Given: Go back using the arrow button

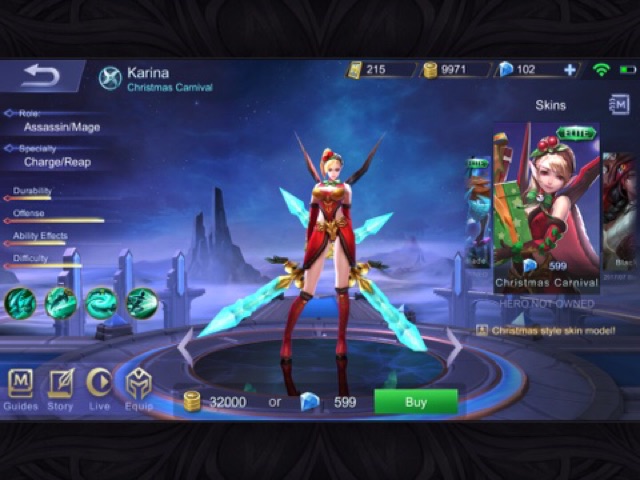Looking at the screenshot, I should click(40, 75).
